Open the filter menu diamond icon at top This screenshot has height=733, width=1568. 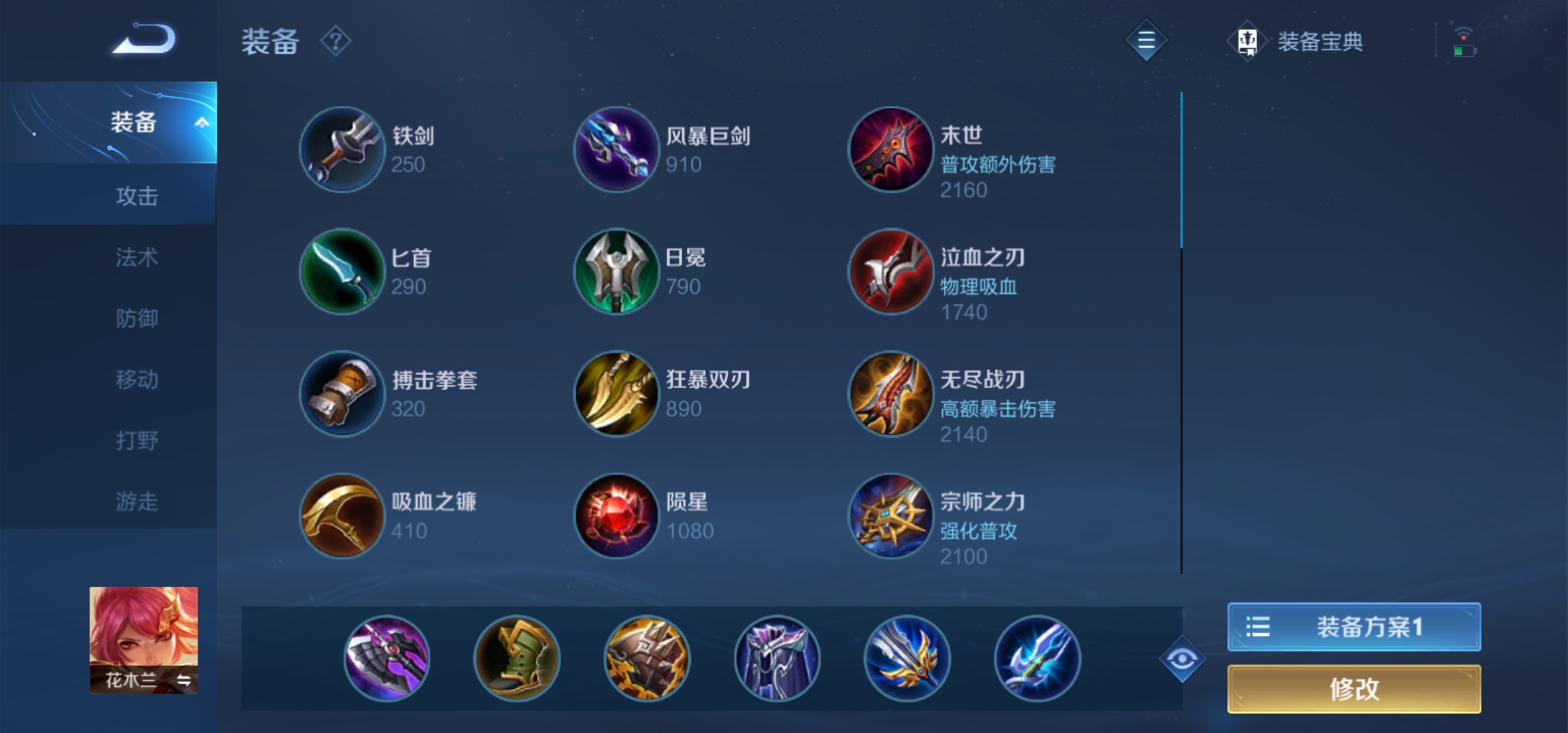click(x=1146, y=41)
